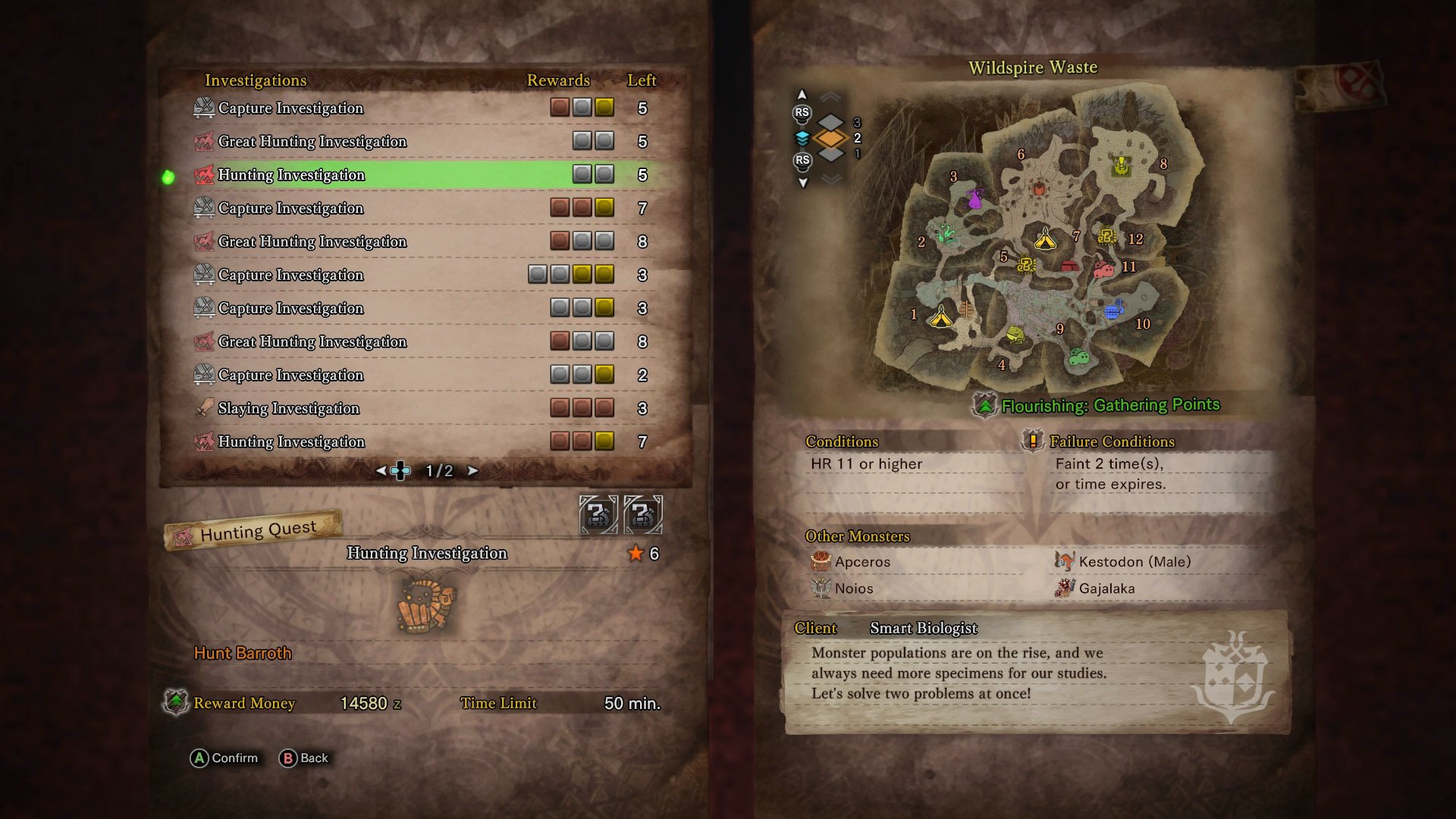1456x819 pixels.
Task: Click the Barroth monster icon
Action: (x=426, y=604)
